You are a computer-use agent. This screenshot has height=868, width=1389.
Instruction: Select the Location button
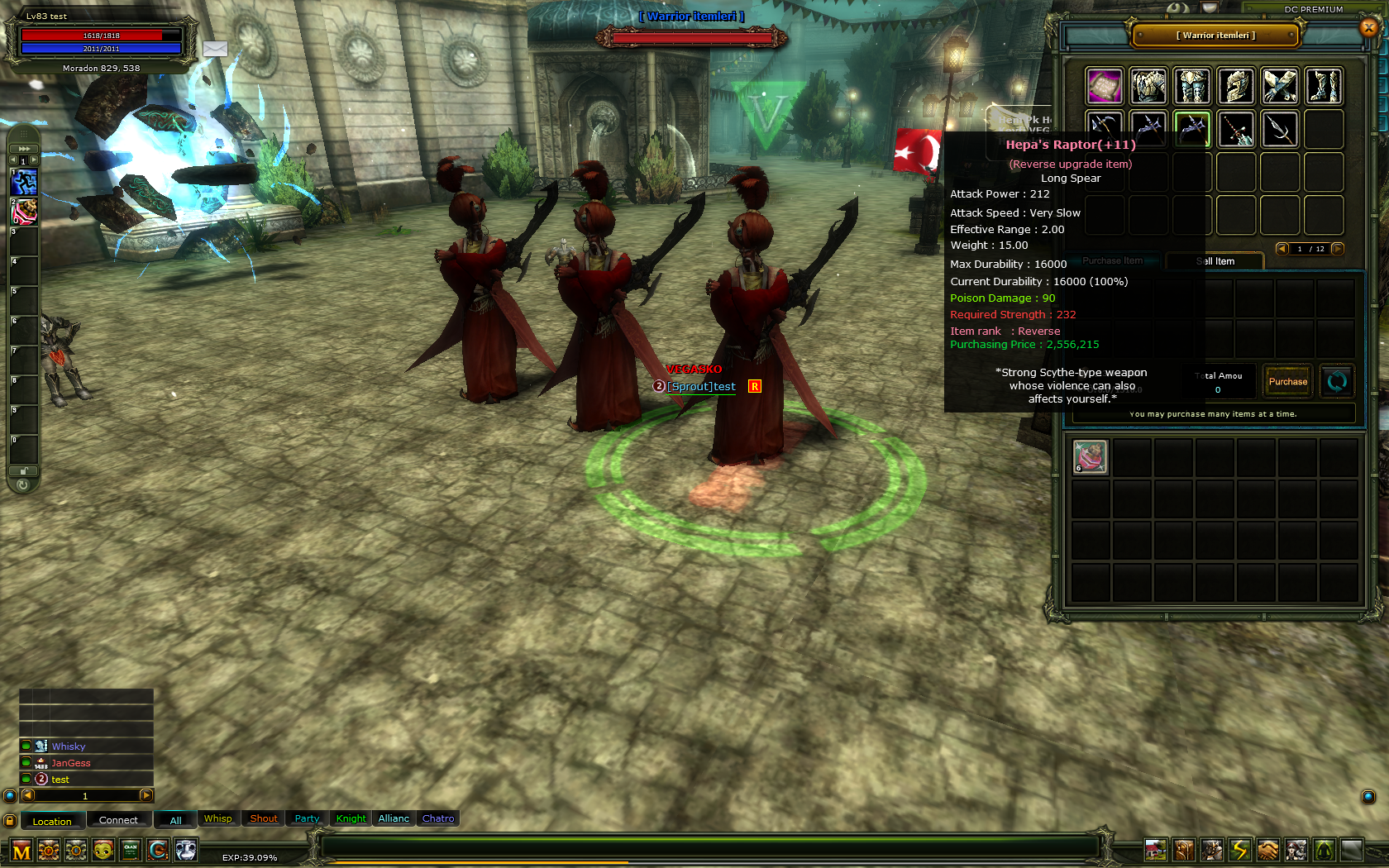52,821
